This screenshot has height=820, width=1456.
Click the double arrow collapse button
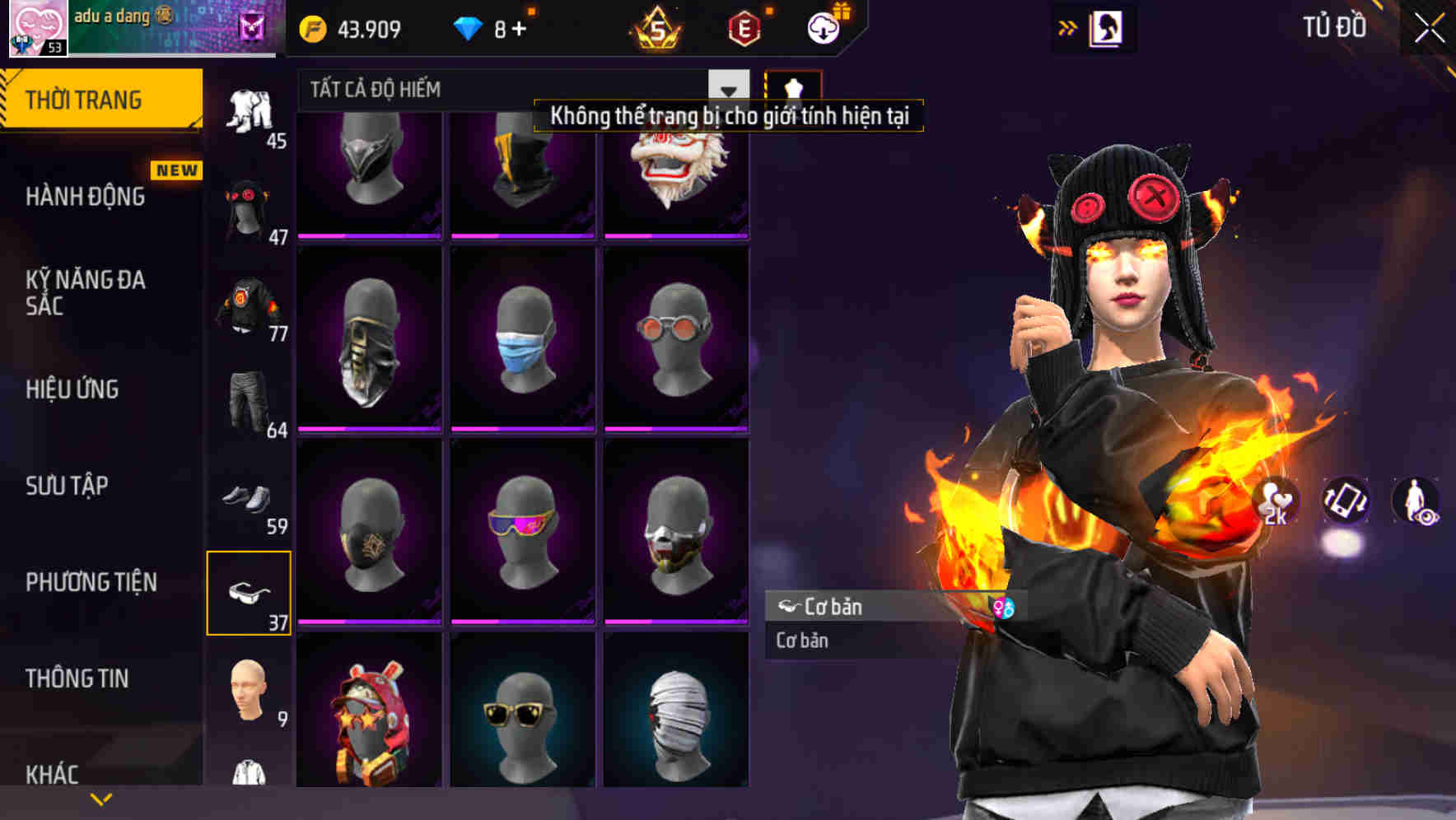point(1066,27)
